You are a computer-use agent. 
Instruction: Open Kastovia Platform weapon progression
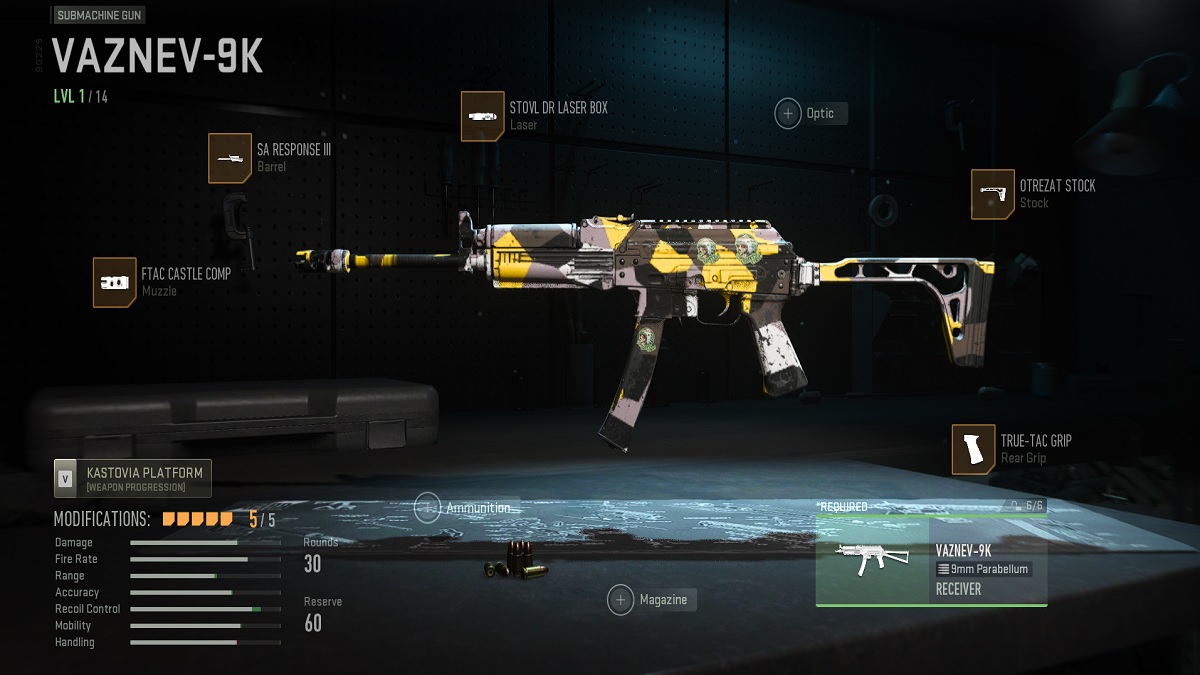pyautogui.click(x=133, y=479)
